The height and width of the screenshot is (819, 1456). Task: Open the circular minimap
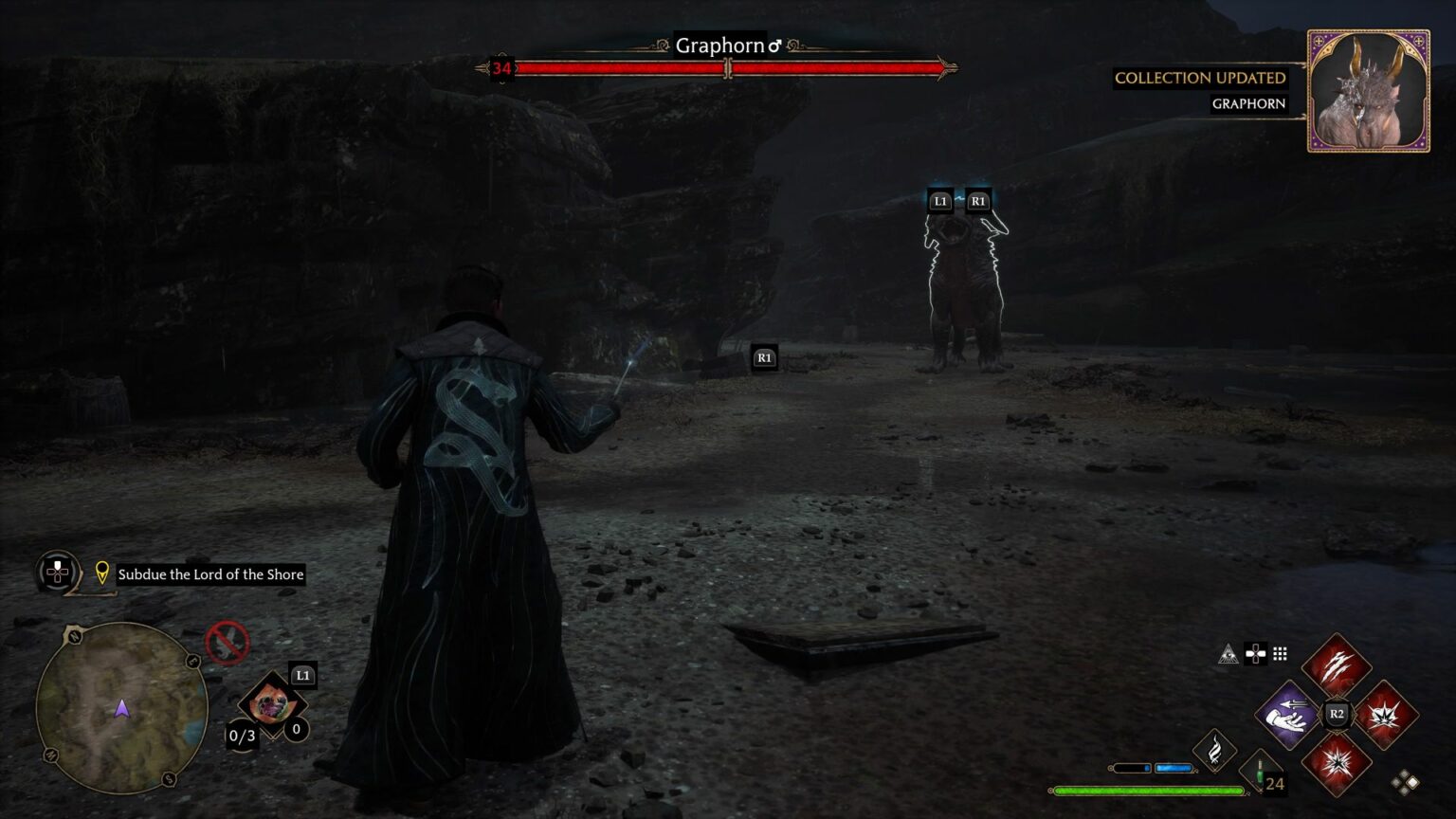121,707
